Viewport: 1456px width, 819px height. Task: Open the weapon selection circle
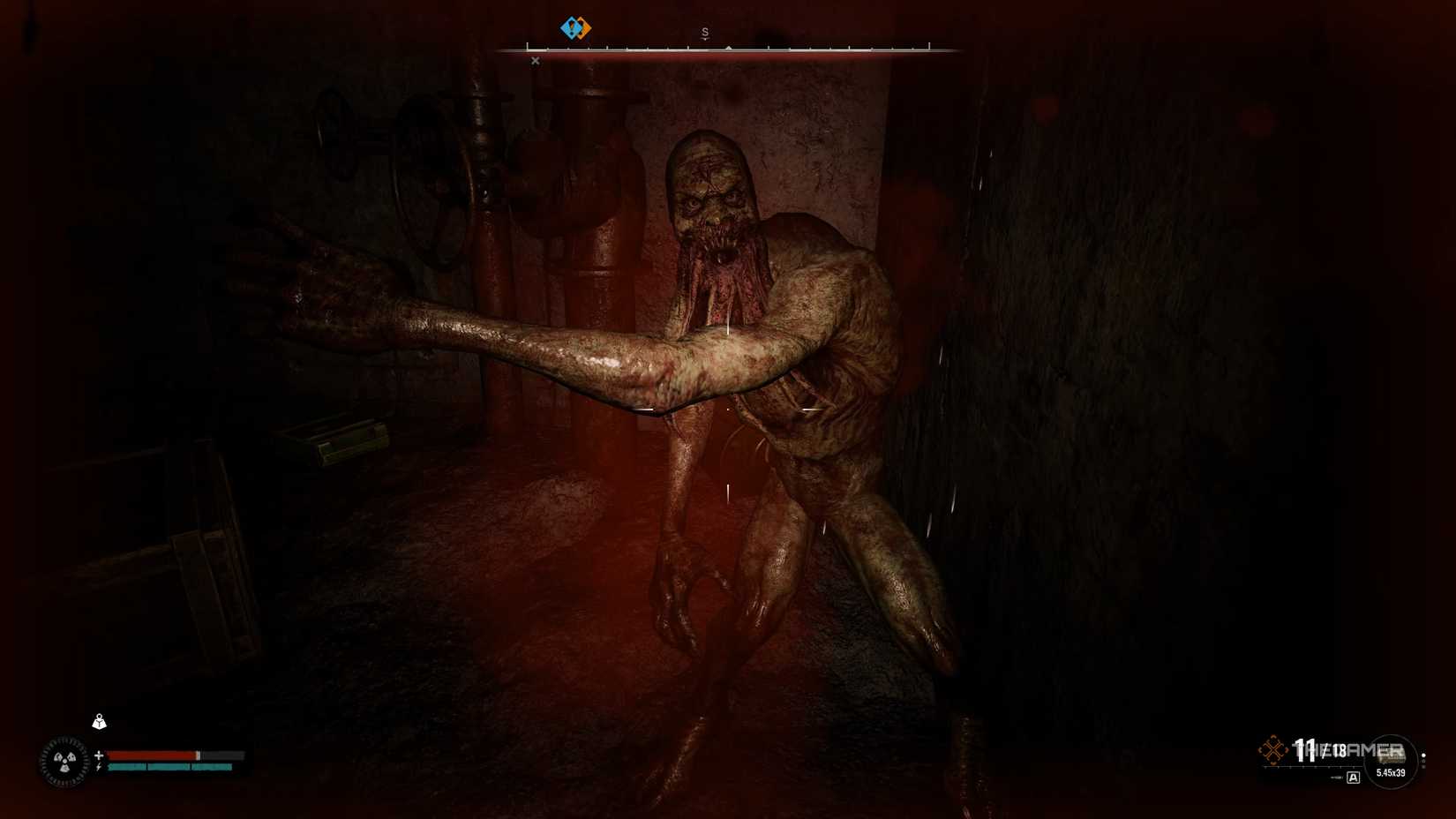[x=1392, y=761]
